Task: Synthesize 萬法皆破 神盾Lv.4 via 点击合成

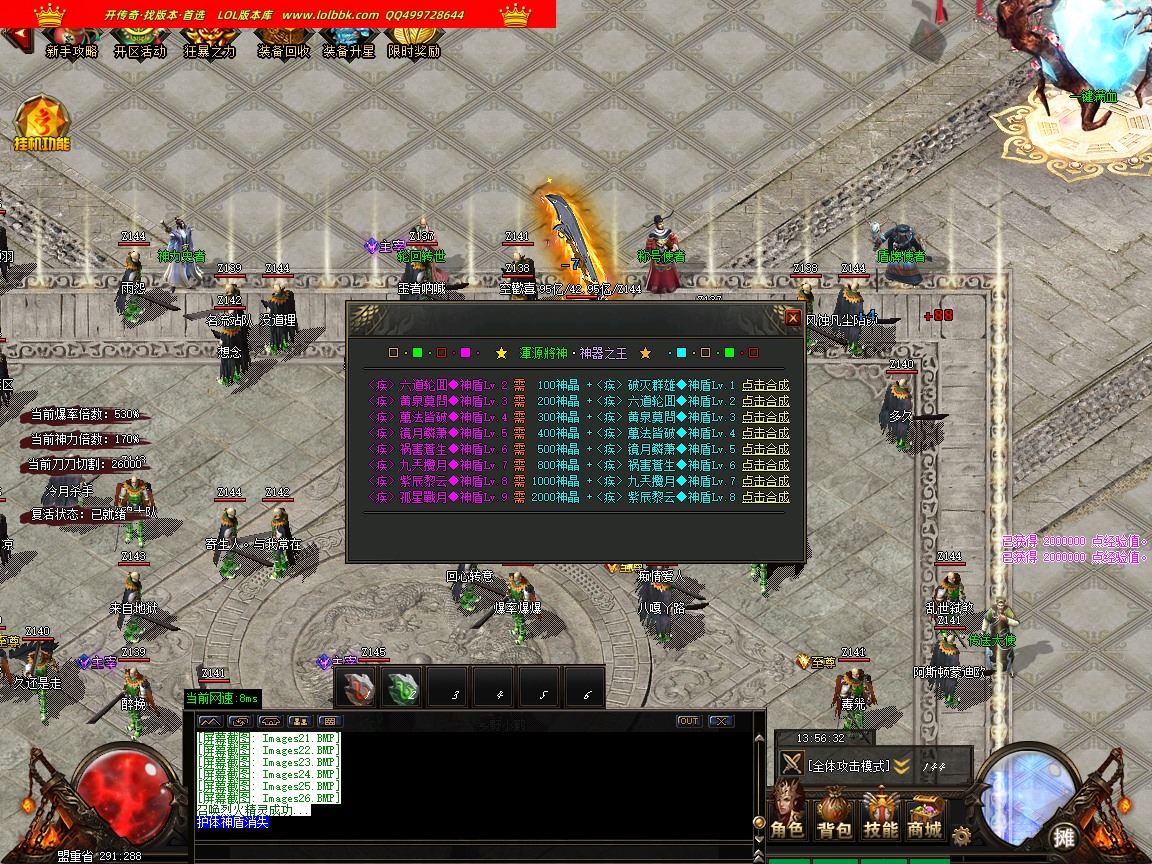Action: 765,417
